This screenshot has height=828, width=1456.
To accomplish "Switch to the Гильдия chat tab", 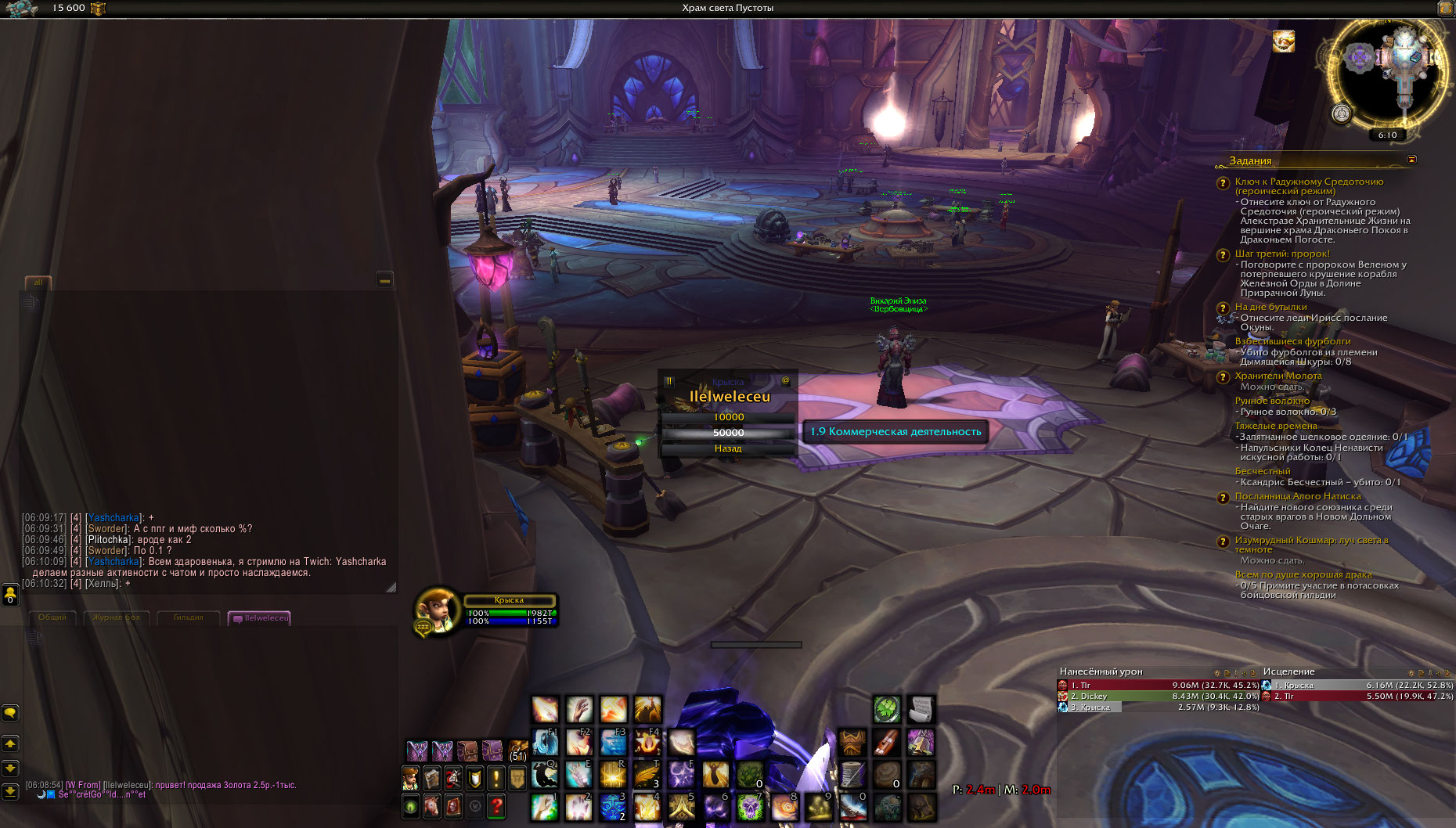I will tap(188, 617).
